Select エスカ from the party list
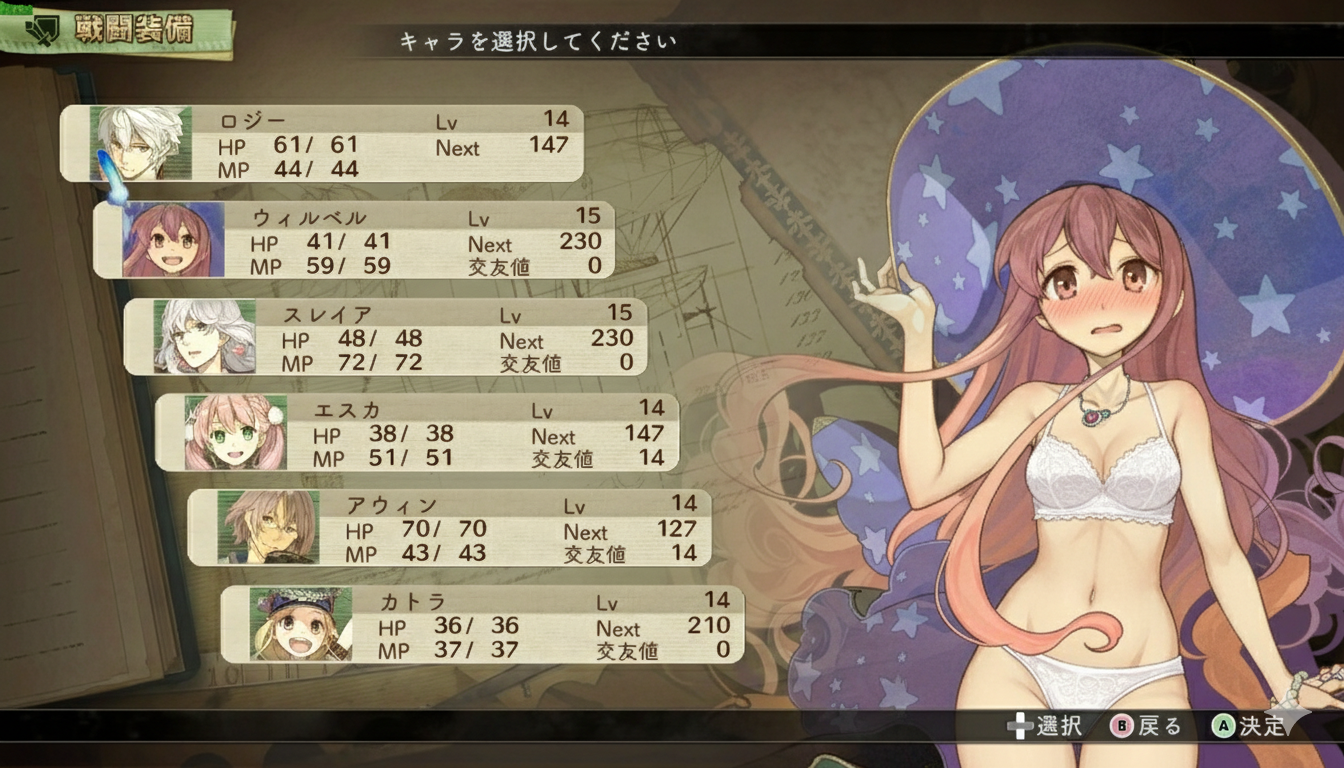The image size is (1344, 768). click(x=417, y=433)
